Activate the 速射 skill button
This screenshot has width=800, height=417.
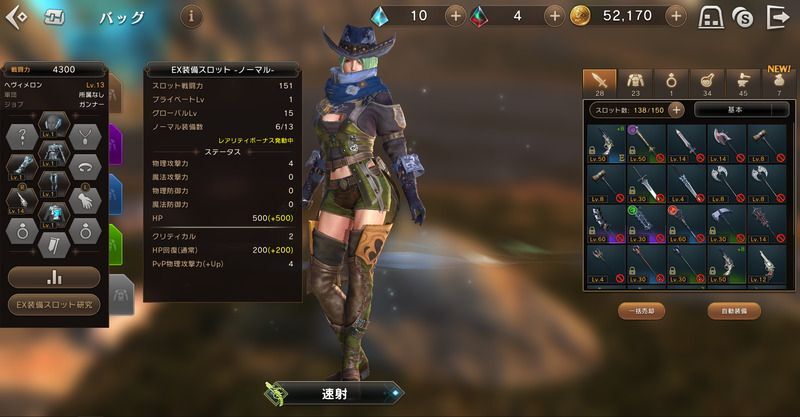point(335,394)
